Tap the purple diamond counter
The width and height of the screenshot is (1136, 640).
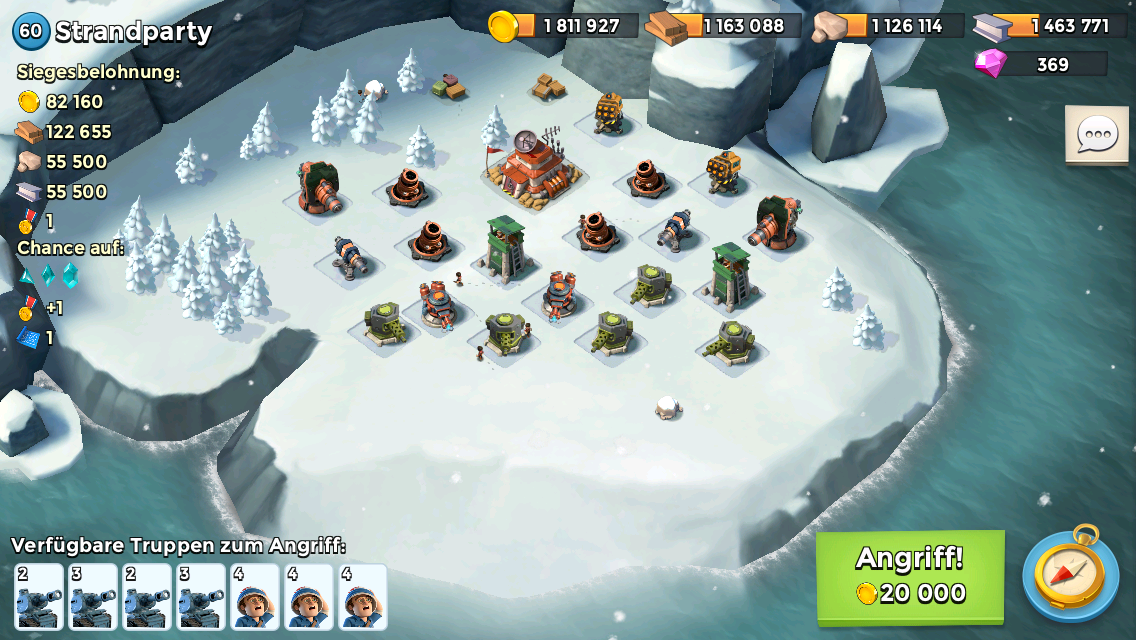[x=1042, y=64]
